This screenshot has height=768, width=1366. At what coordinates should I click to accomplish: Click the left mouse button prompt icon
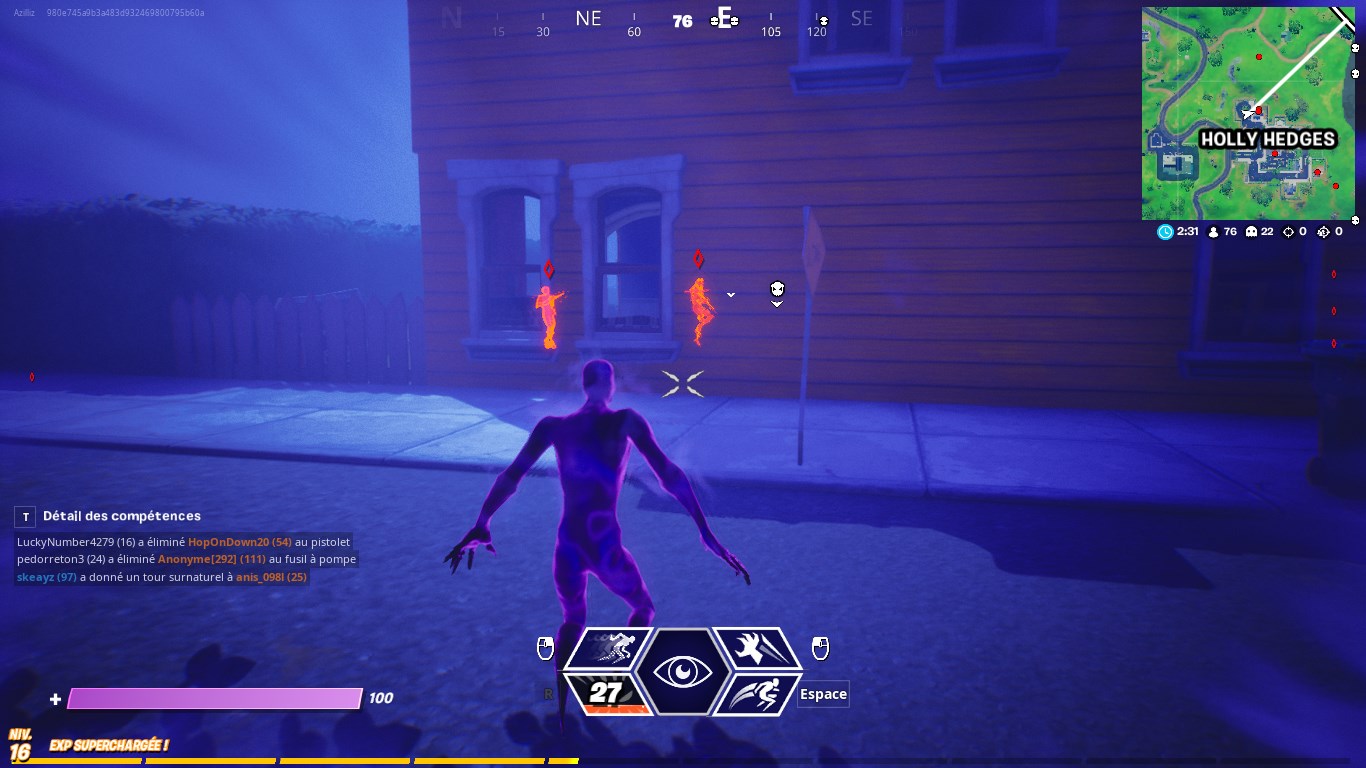pos(545,648)
